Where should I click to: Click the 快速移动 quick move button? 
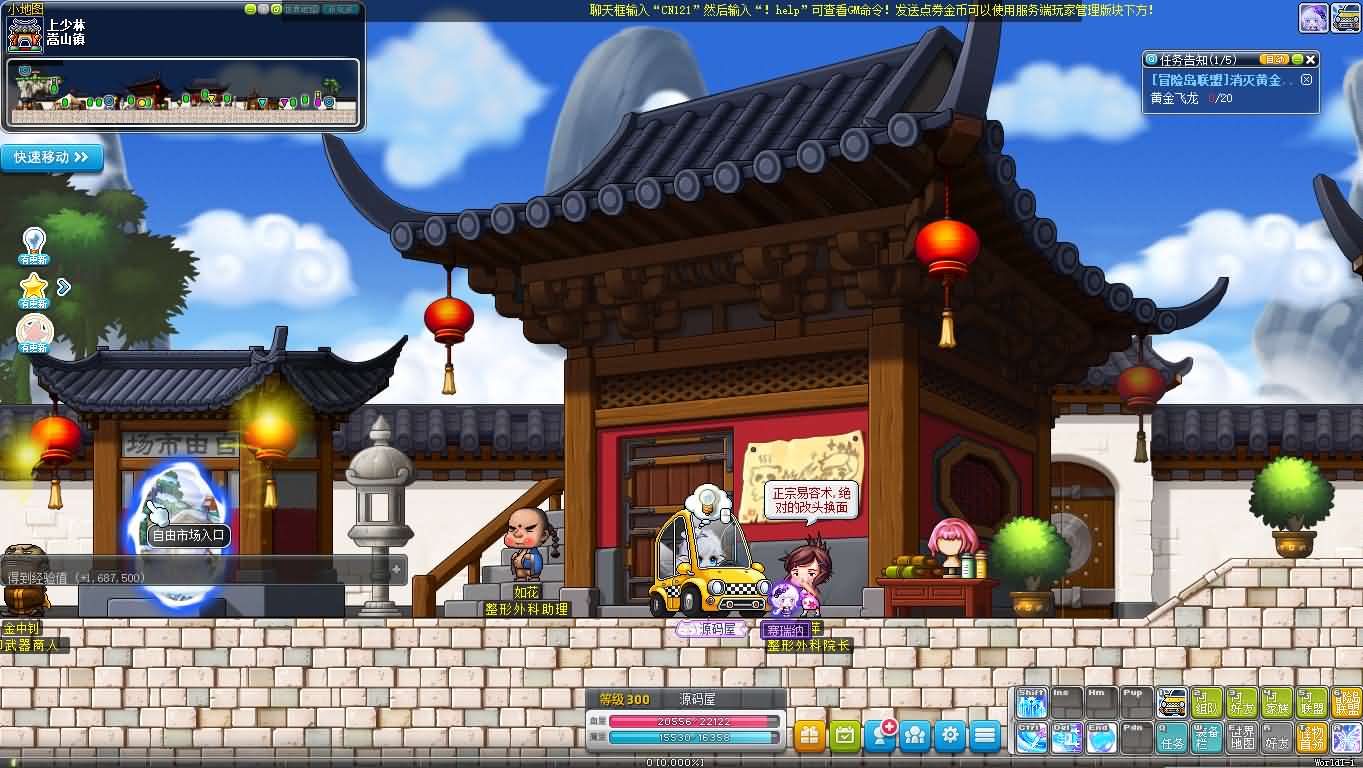click(x=52, y=157)
